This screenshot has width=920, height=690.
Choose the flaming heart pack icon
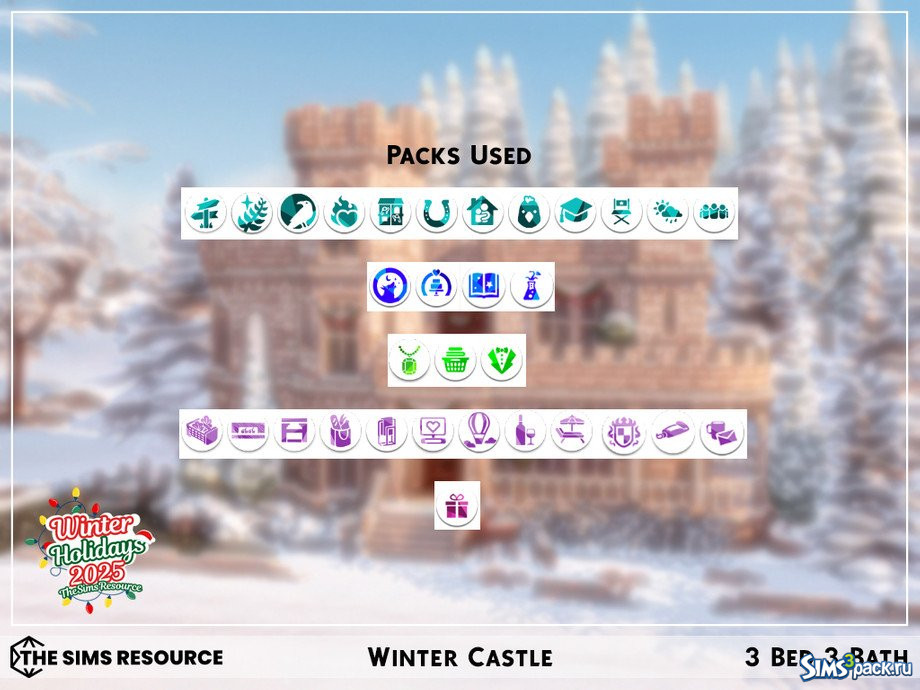(344, 214)
